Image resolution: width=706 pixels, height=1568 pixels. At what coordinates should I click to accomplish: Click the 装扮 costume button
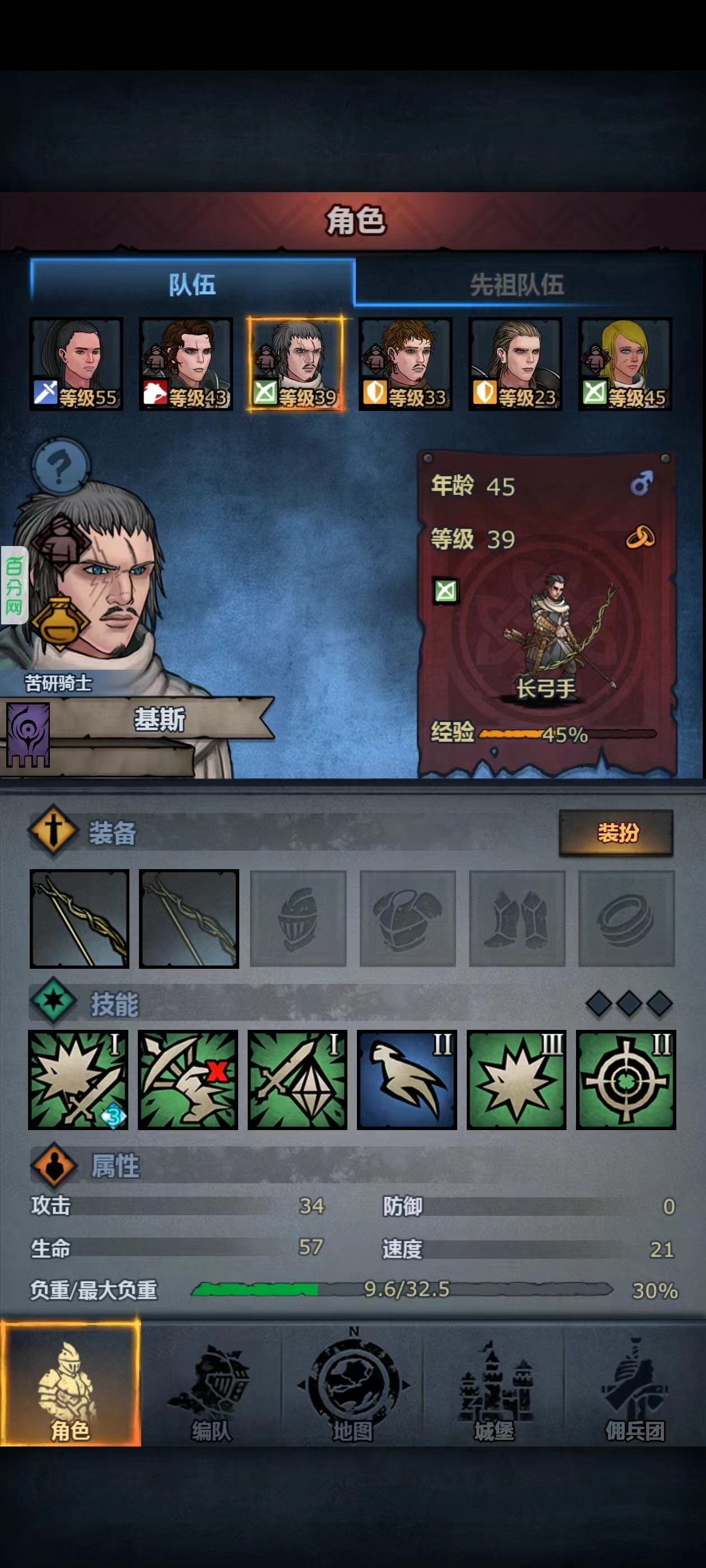616,832
